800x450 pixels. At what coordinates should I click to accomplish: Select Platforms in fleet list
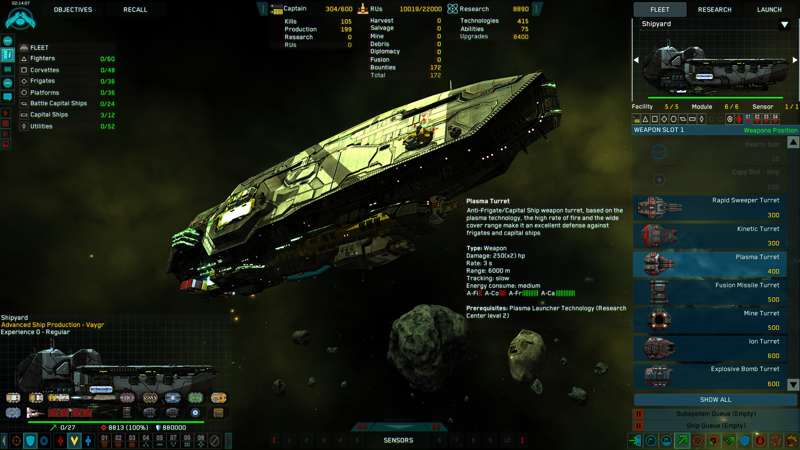[x=44, y=92]
